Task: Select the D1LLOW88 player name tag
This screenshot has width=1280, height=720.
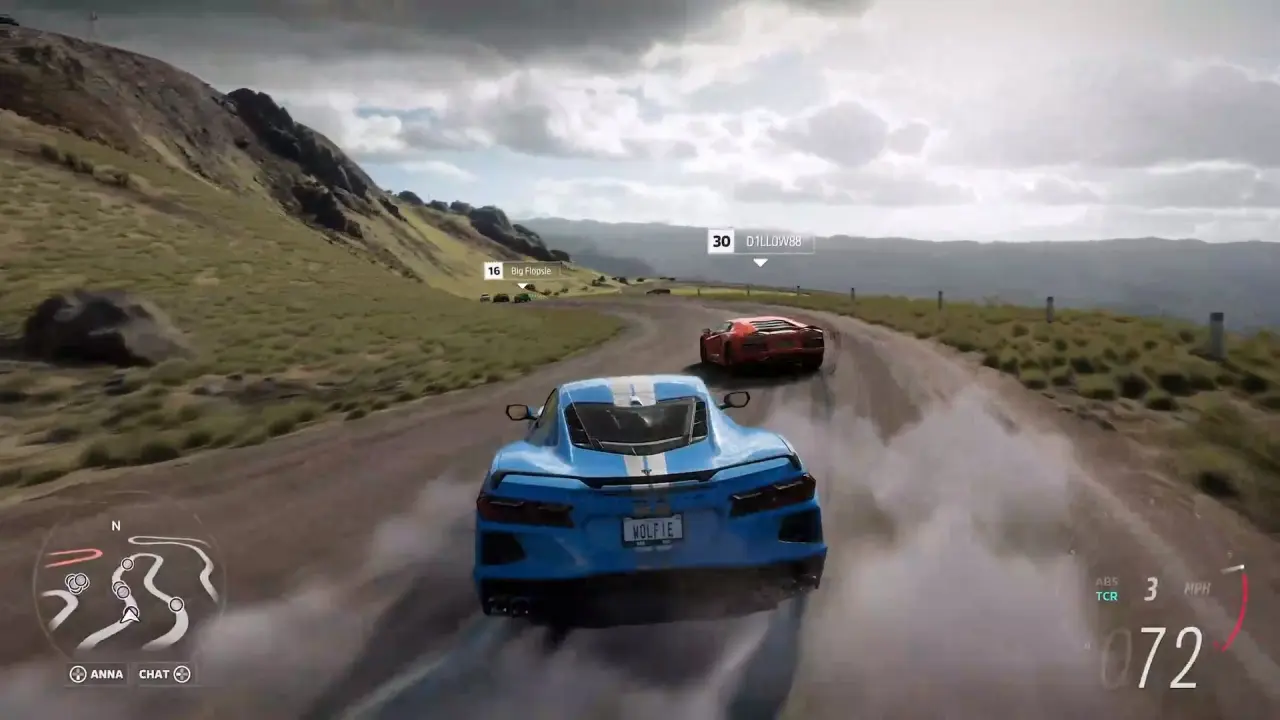Action: (760, 242)
